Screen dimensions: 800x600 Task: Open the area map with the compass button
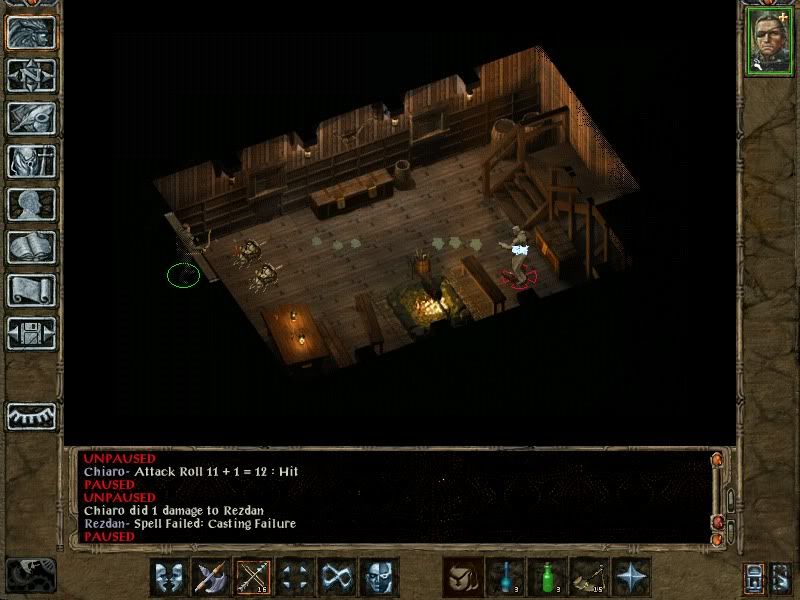(x=31, y=76)
